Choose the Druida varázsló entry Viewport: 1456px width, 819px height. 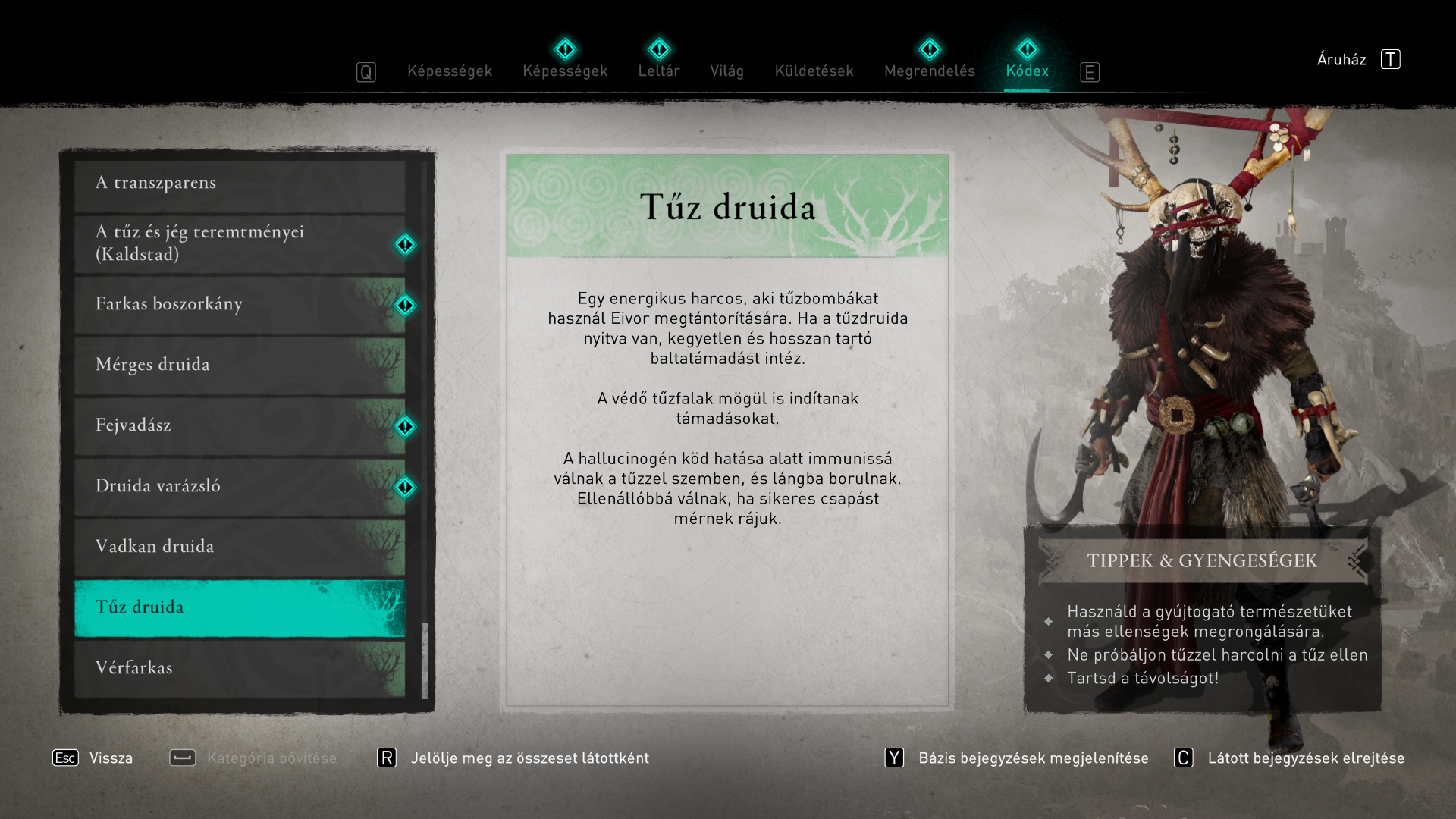point(240,486)
